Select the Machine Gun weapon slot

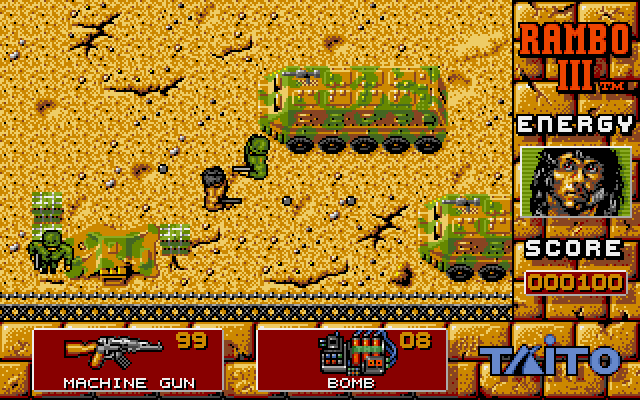click(x=129, y=358)
